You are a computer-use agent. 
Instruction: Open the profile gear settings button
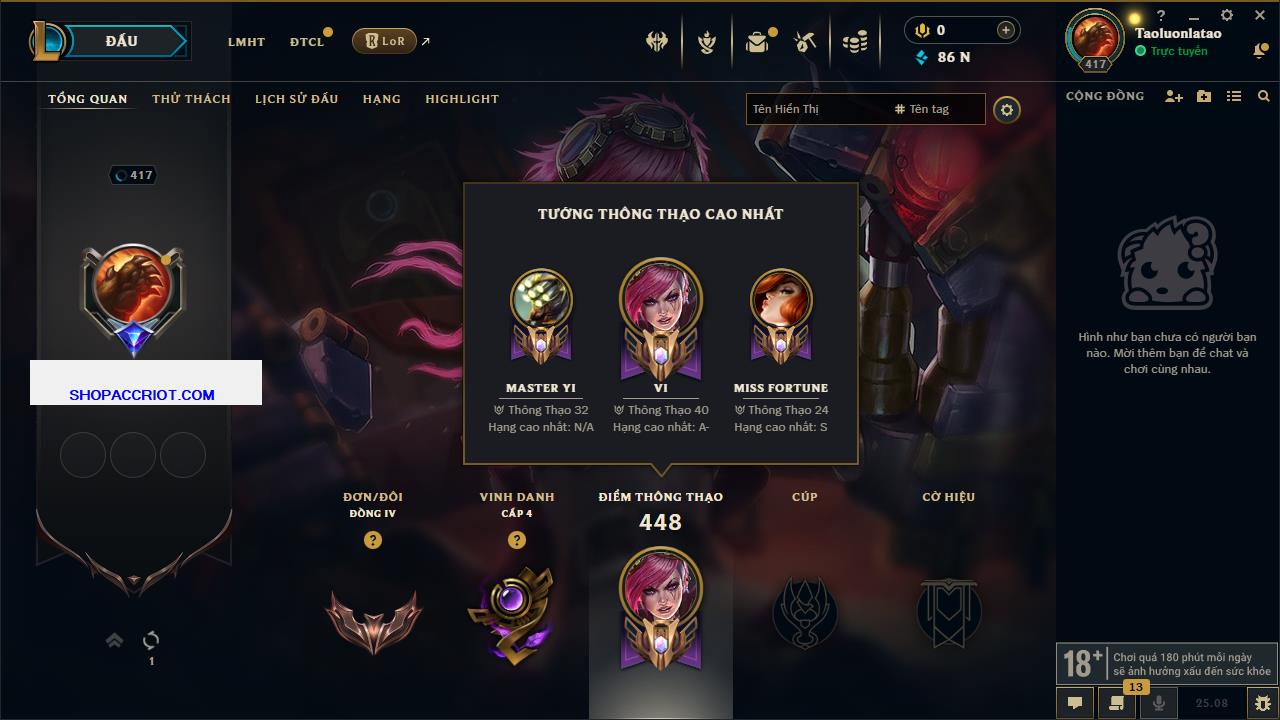click(1007, 110)
